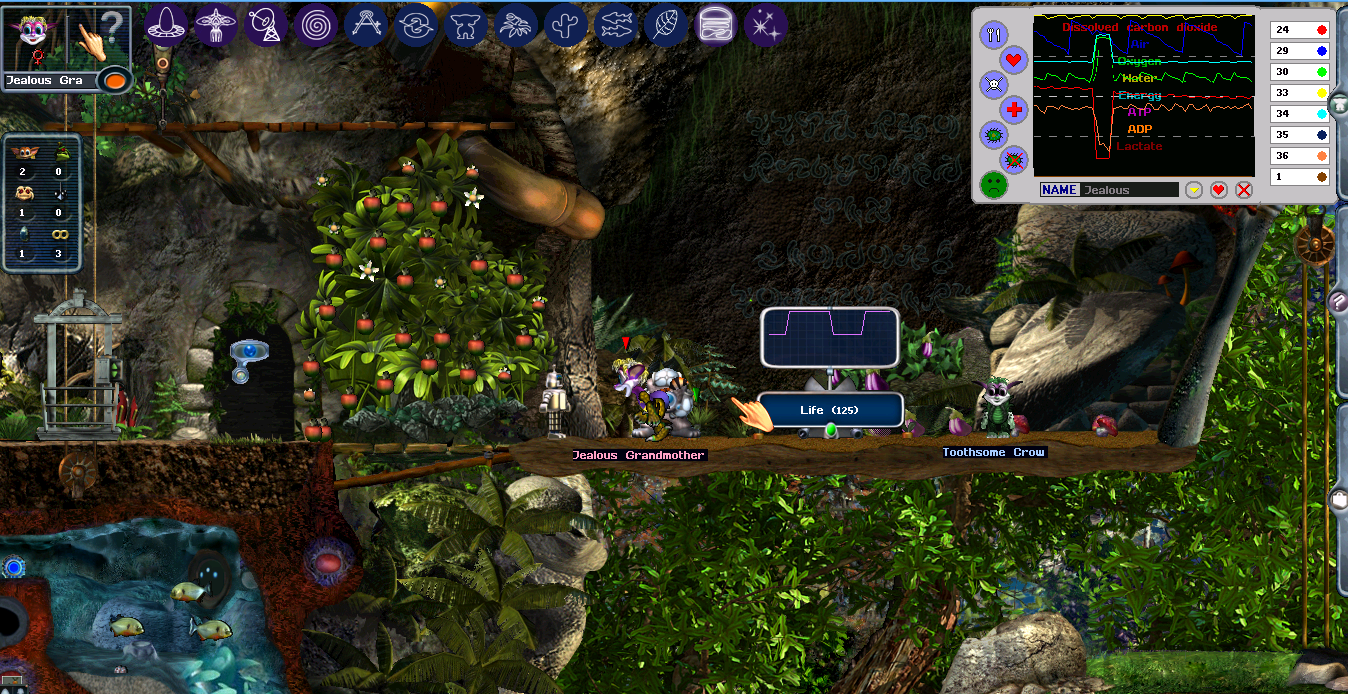Screen dimensions: 1348x694
Task: Click the green sad face button
Action: pos(993,184)
